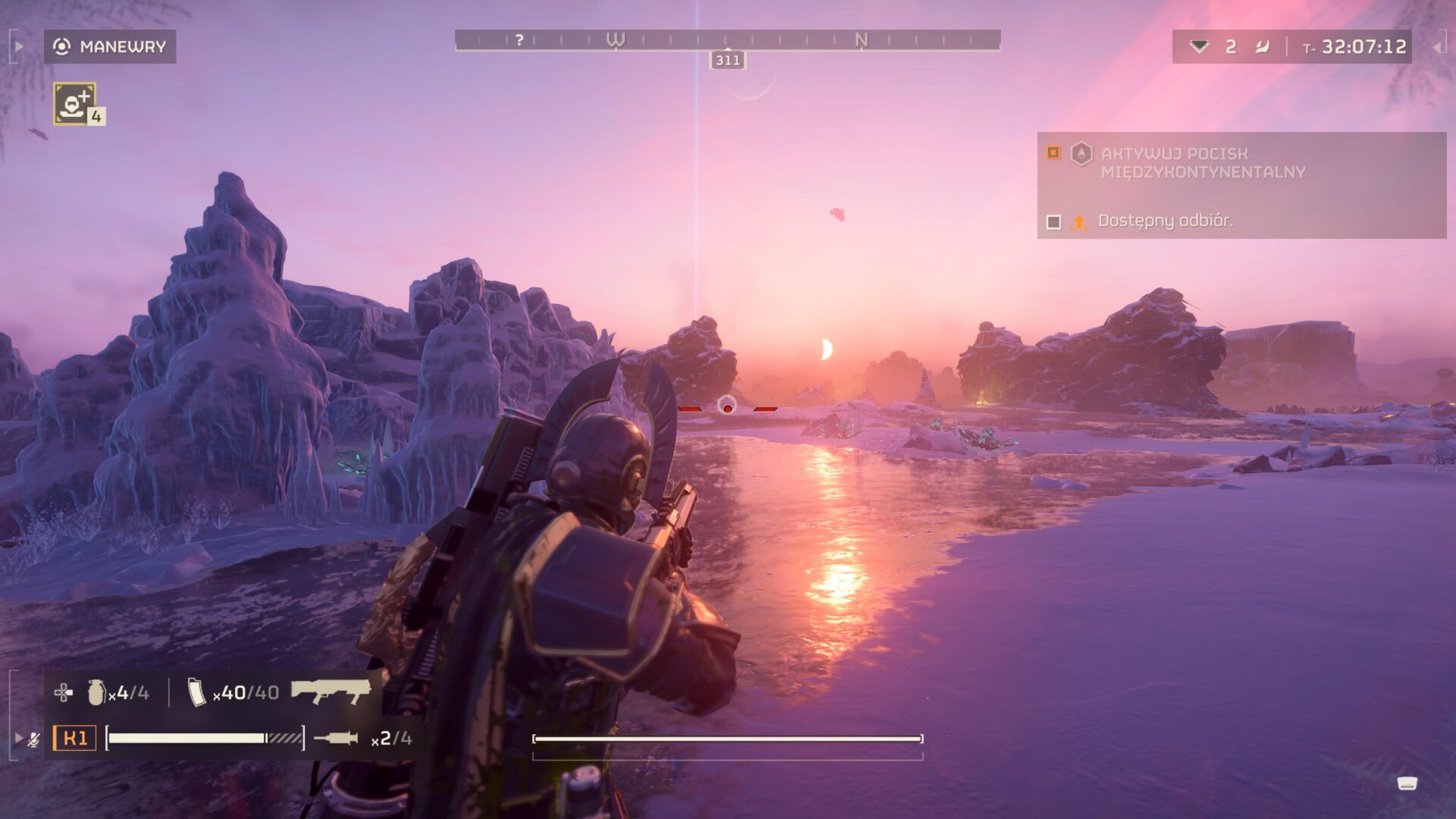Choose the primary weapon rifle icon
Screen dimensions: 1456x819
click(x=331, y=691)
